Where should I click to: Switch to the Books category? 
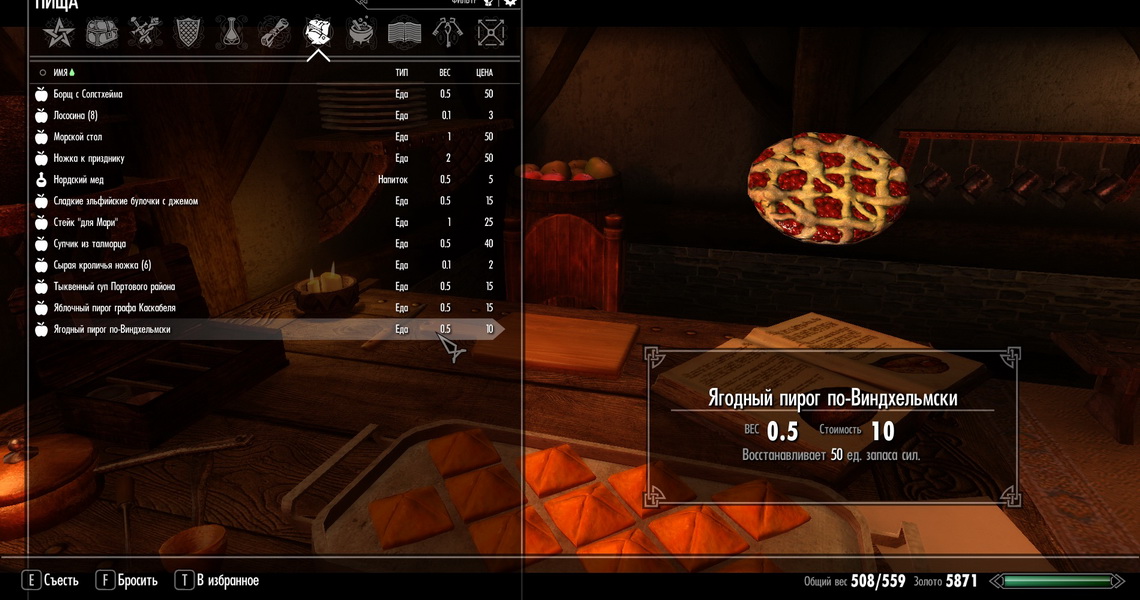(404, 34)
